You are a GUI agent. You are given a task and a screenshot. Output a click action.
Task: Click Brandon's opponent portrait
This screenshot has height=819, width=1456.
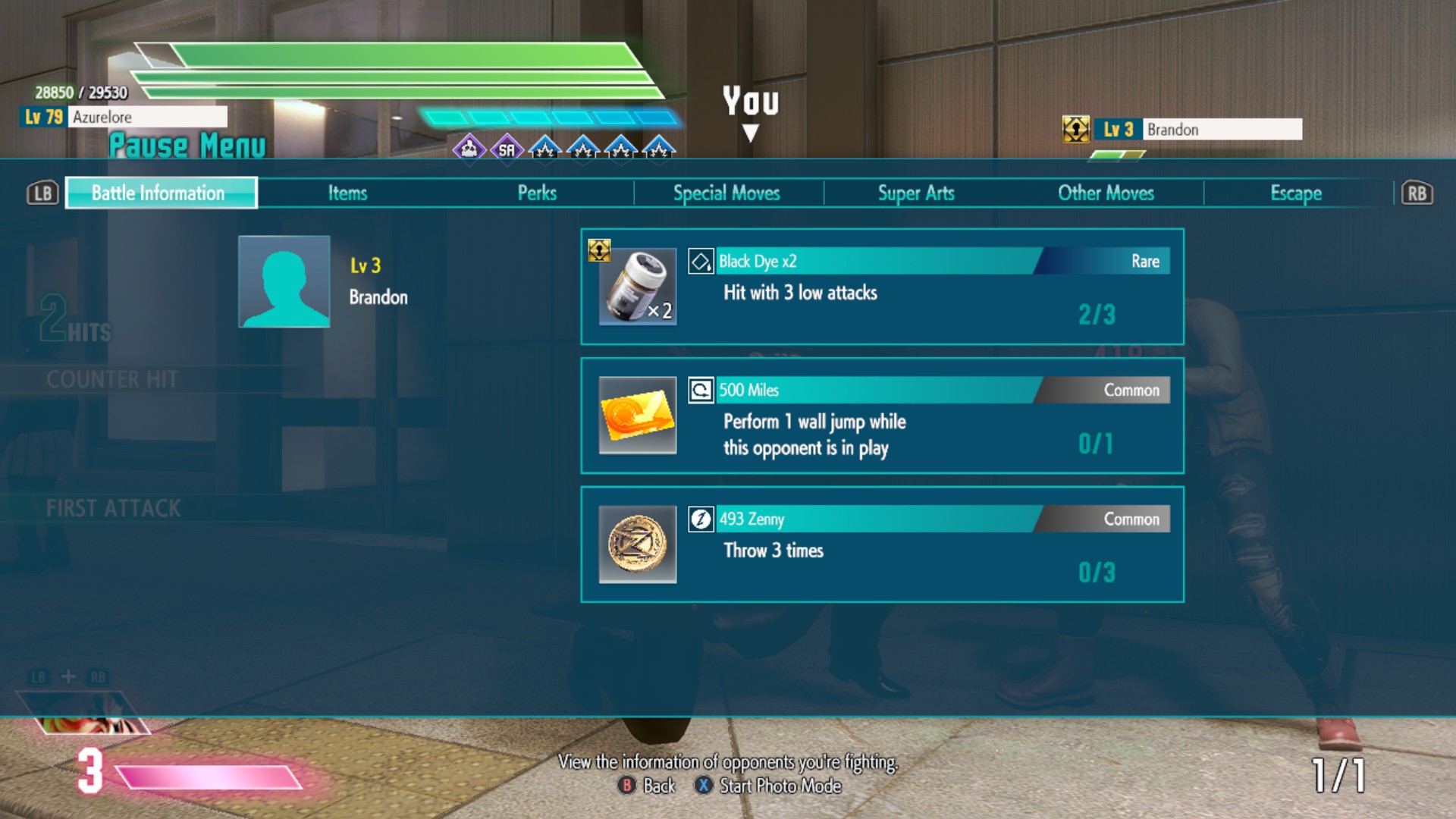coord(284,281)
